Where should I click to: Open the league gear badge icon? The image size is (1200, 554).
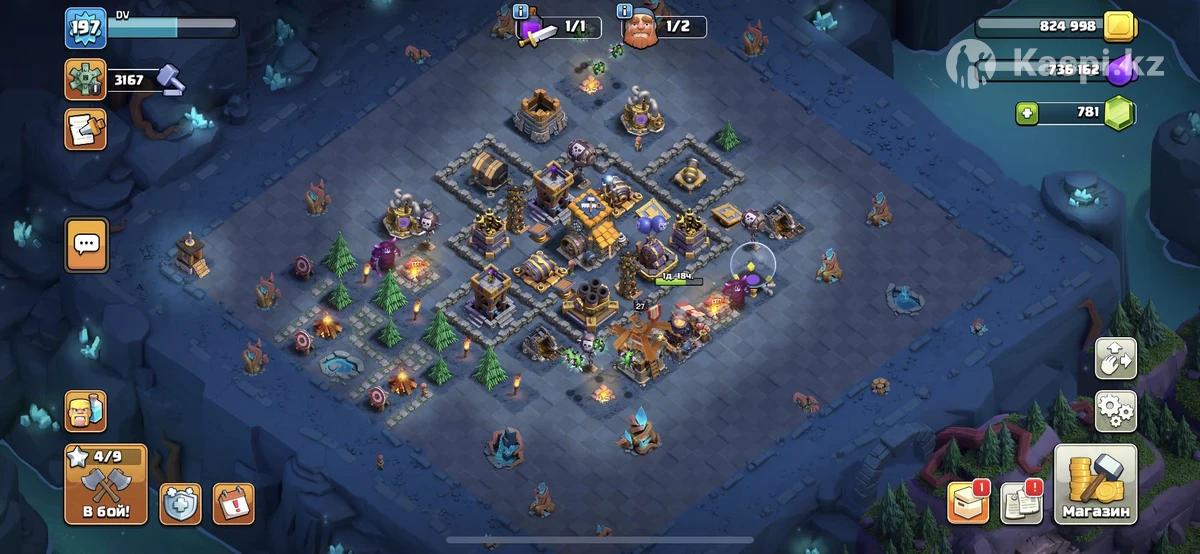click(x=85, y=79)
